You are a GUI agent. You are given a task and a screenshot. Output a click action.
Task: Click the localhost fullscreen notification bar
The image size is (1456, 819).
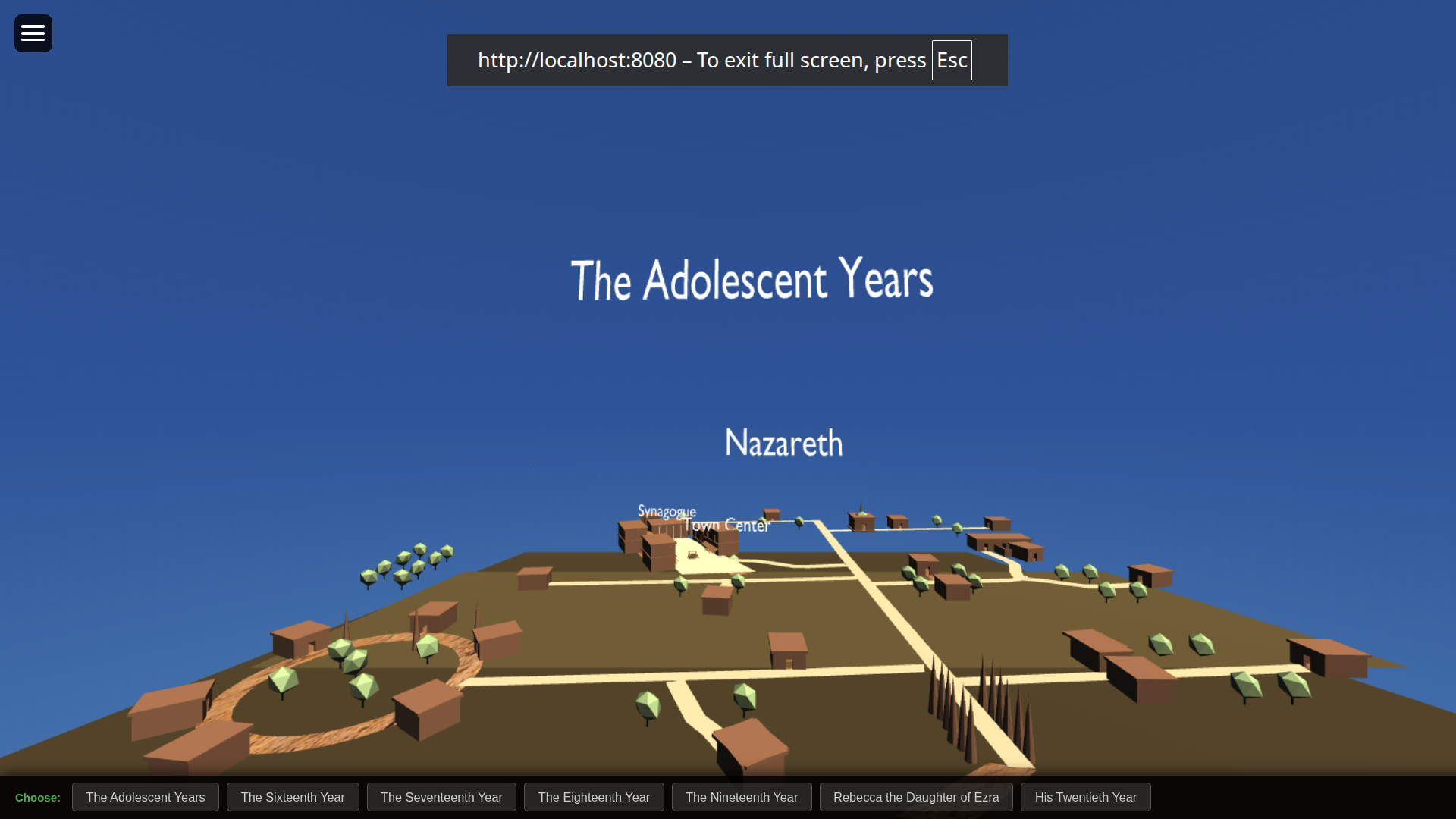[727, 60]
